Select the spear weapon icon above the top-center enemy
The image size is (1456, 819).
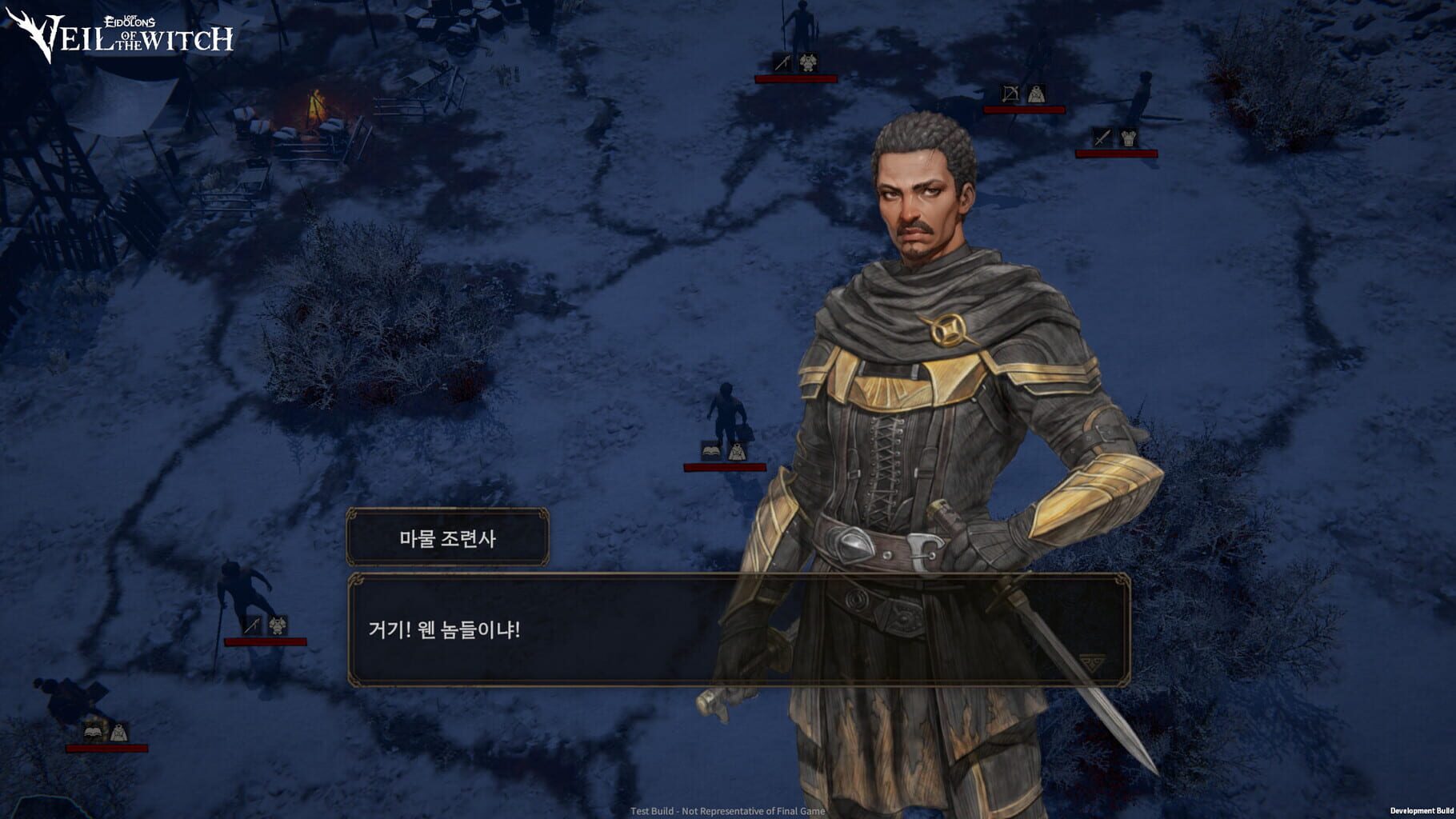783,62
